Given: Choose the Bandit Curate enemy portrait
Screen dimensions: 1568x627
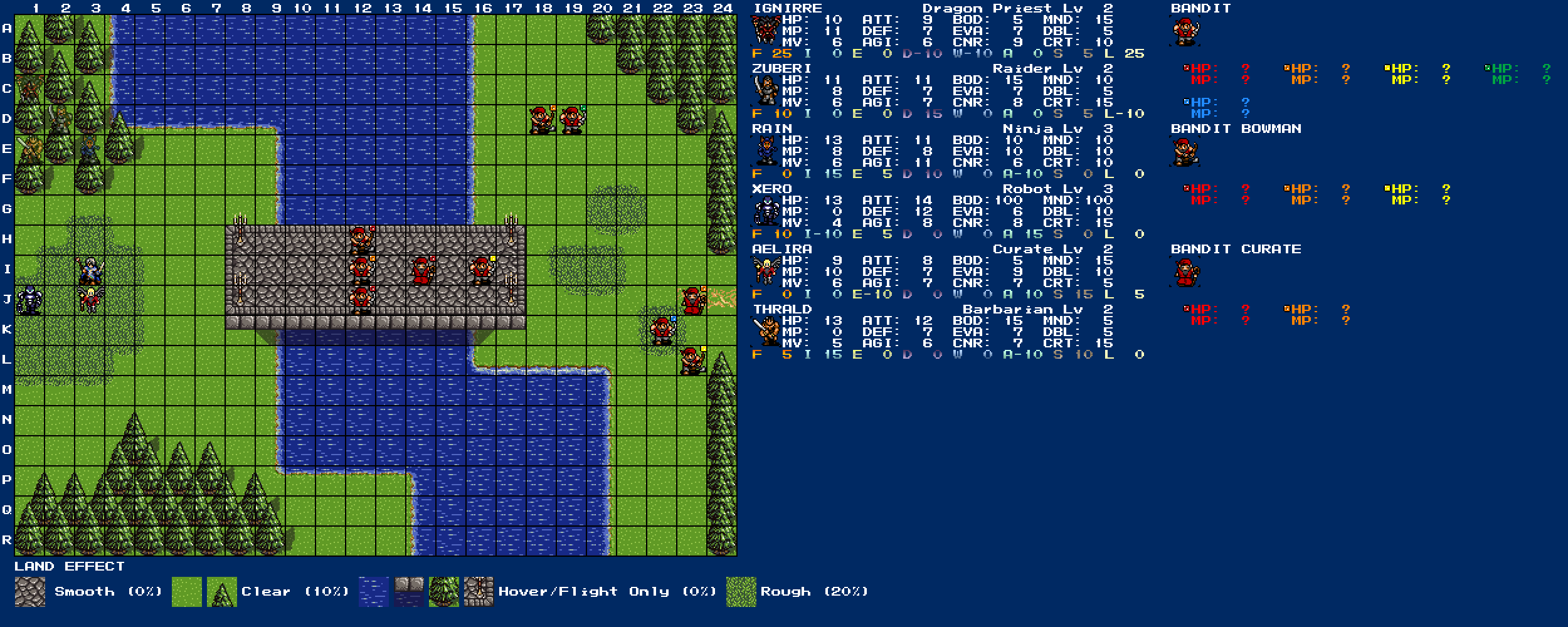Looking at the screenshot, I should [1185, 272].
